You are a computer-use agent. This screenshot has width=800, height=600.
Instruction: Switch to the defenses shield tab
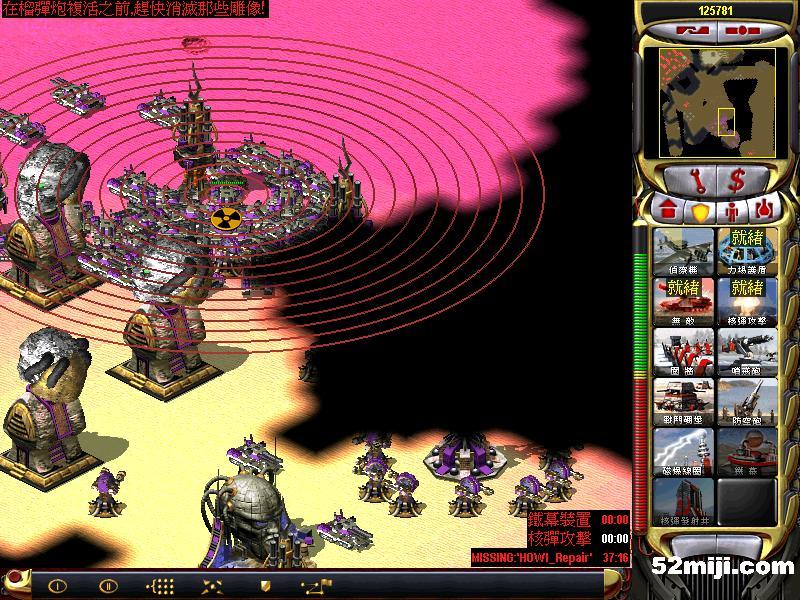(699, 211)
